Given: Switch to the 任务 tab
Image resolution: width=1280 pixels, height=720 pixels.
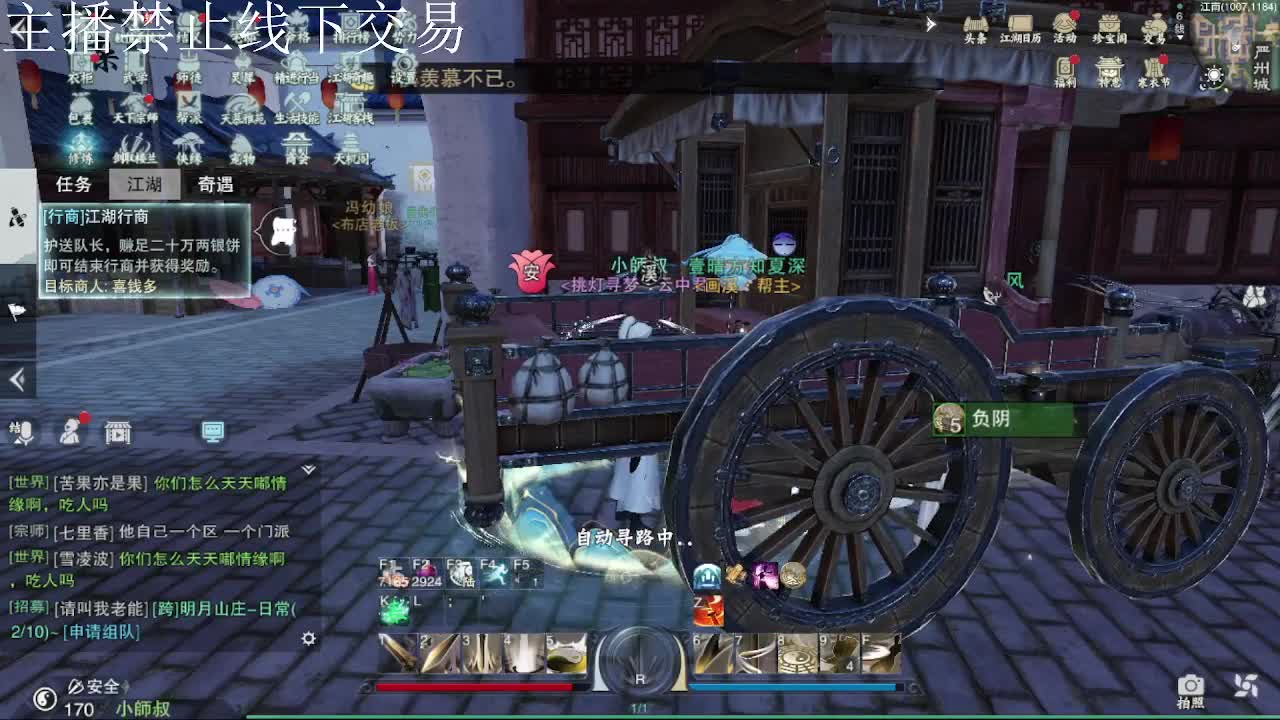Looking at the screenshot, I should coord(75,182).
